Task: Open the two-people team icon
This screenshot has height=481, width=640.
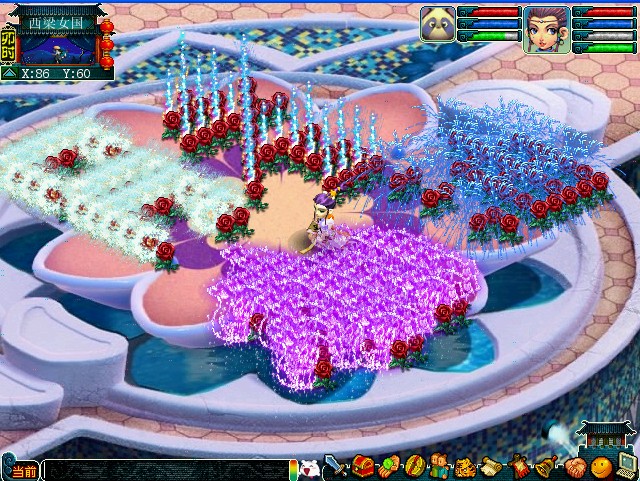Action: coord(441,467)
